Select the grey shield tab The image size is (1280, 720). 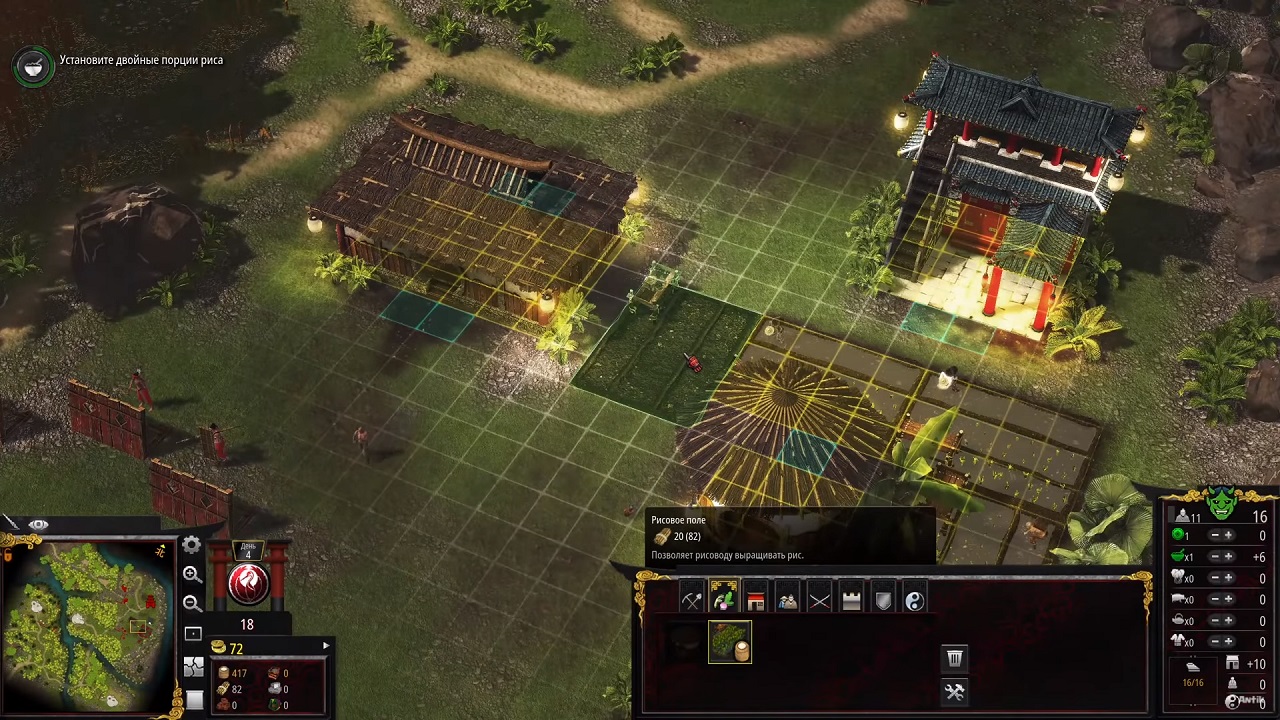[884, 600]
